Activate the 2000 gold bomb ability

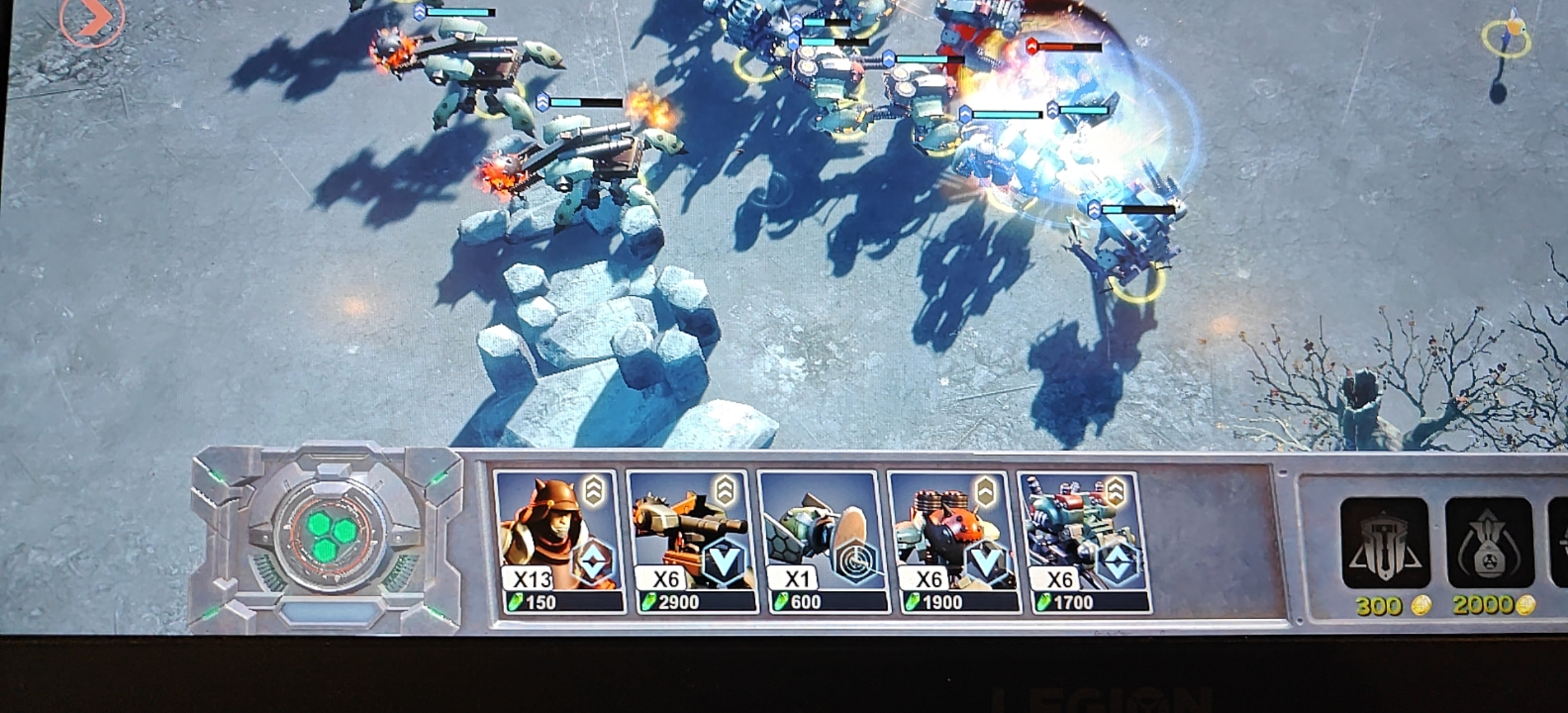click(1489, 543)
